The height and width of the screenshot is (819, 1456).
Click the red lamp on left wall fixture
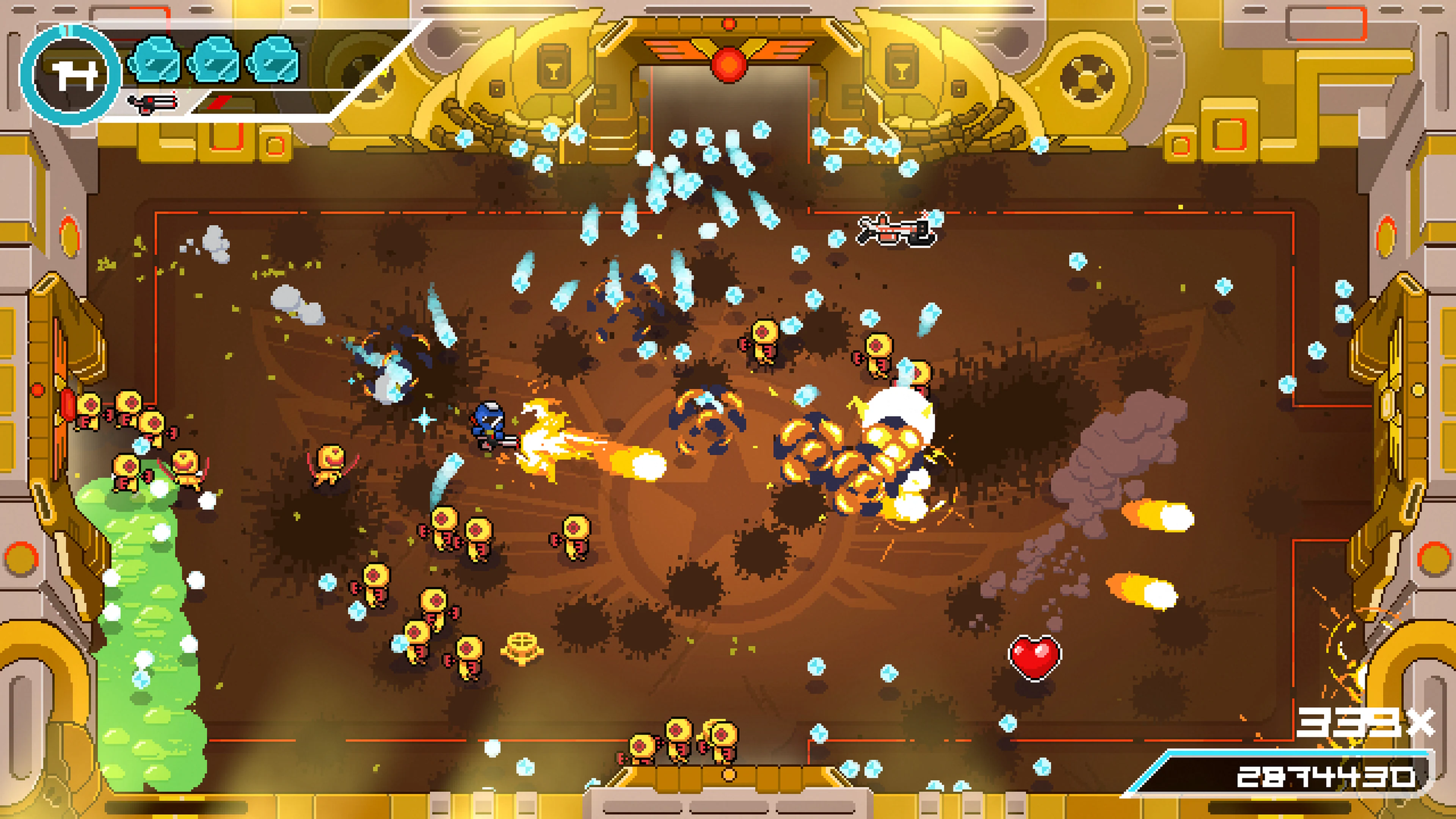click(x=37, y=390)
